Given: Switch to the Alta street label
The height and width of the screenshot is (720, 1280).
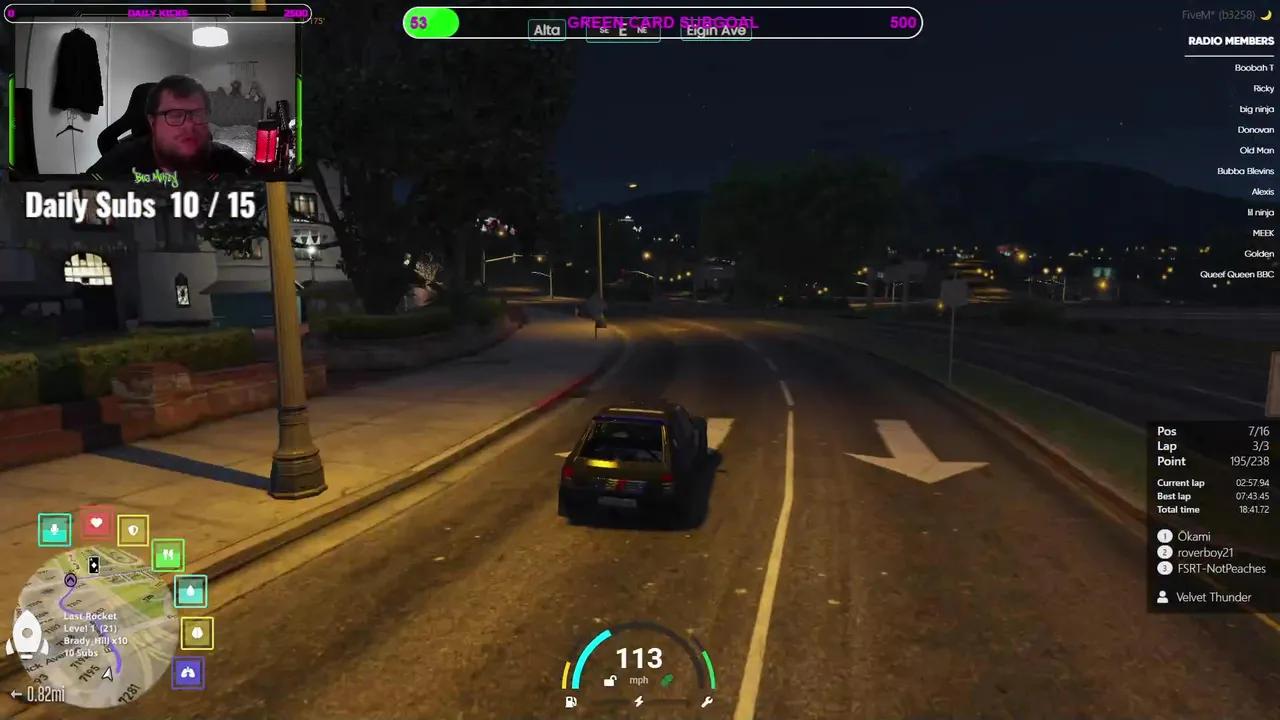Looking at the screenshot, I should tap(546, 30).
